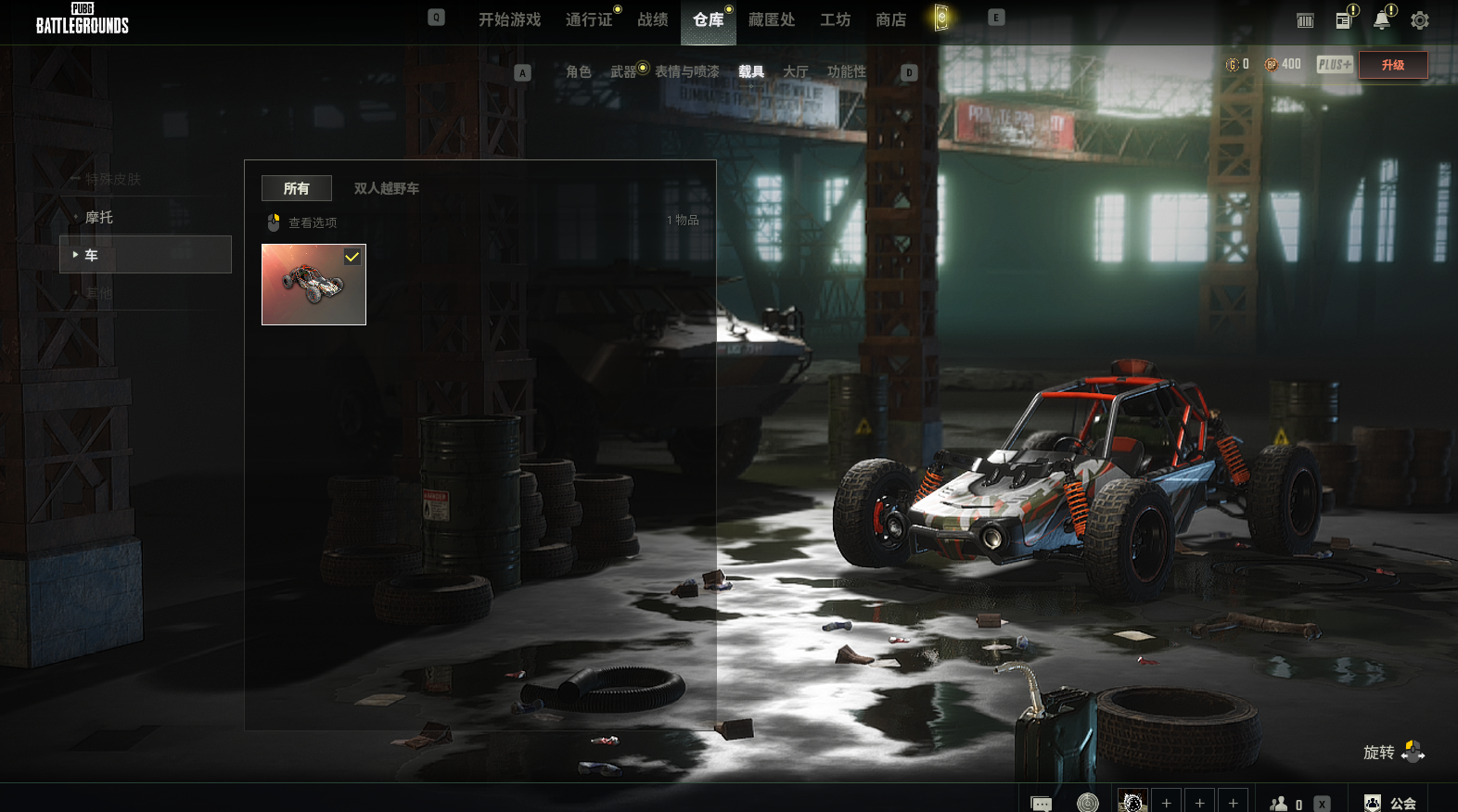Click the red 升级 upgrade button

(1392, 65)
